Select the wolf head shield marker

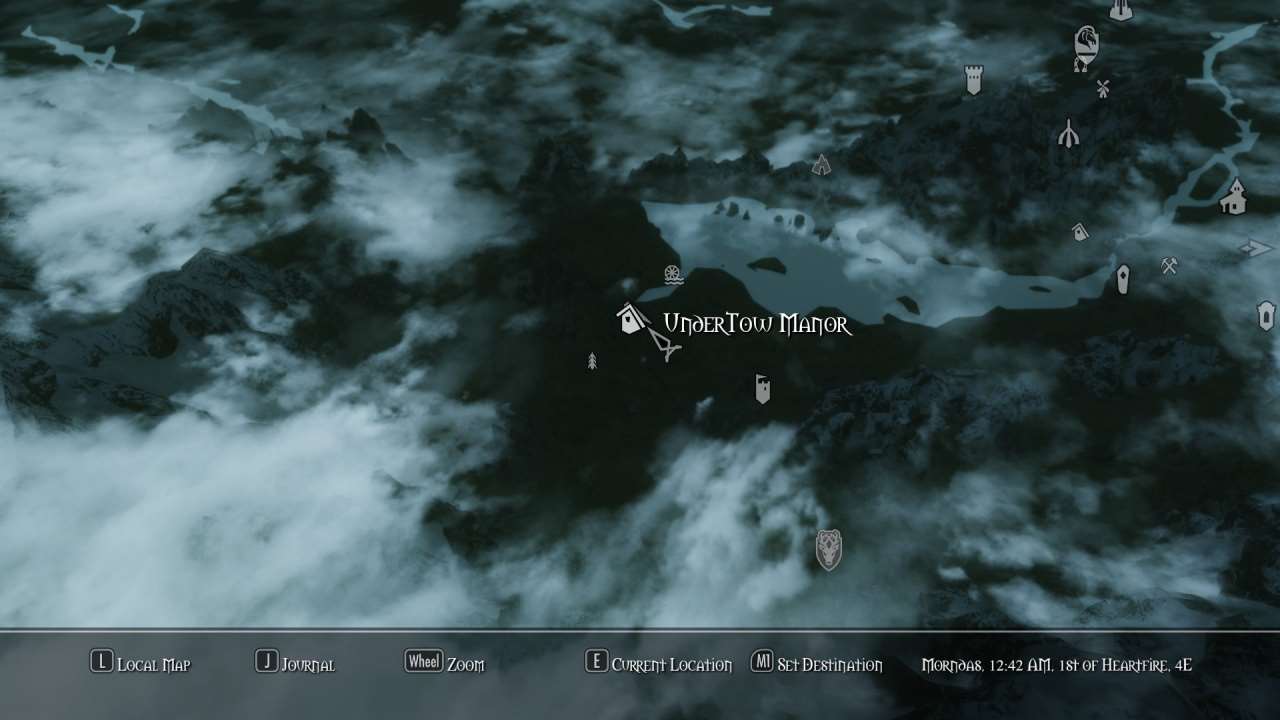(x=828, y=549)
